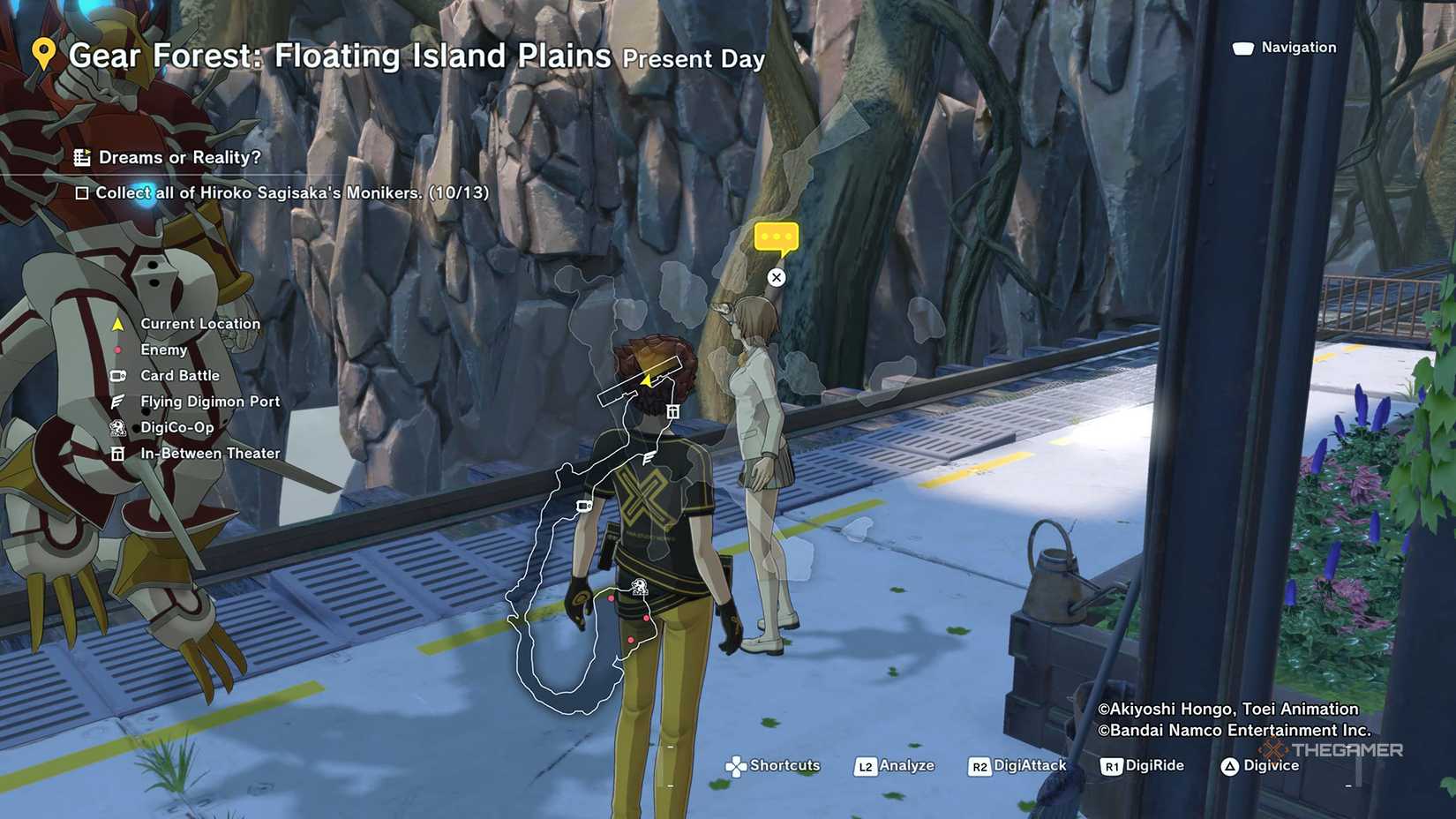Screen dimensions: 1456x819
Task: Click the Flying Digimon Port legend icon
Action: [117, 401]
